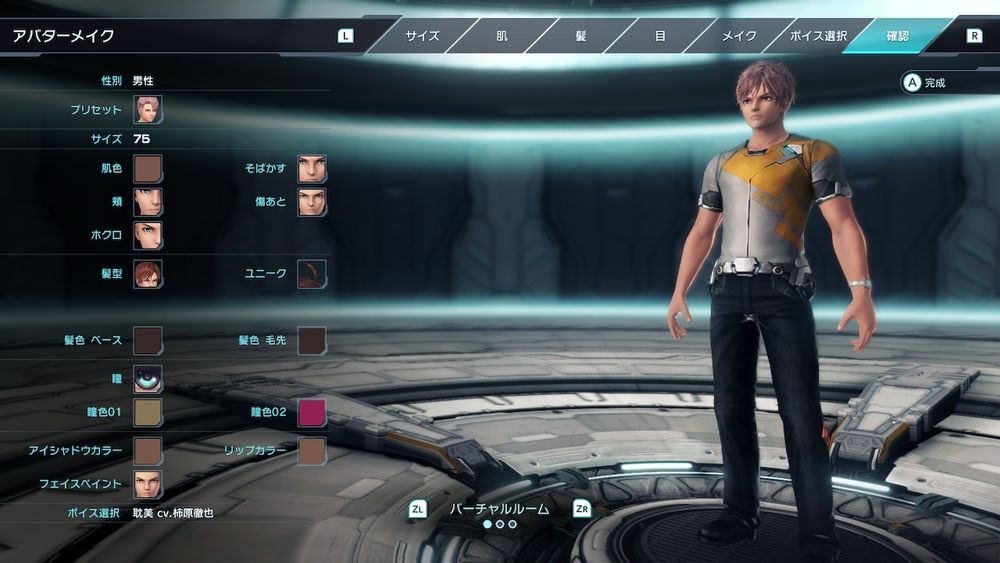Viewport: 1000px width, 563px height.
Task: Select the 髪型 hairstyle thumbnail
Action: (x=148, y=274)
